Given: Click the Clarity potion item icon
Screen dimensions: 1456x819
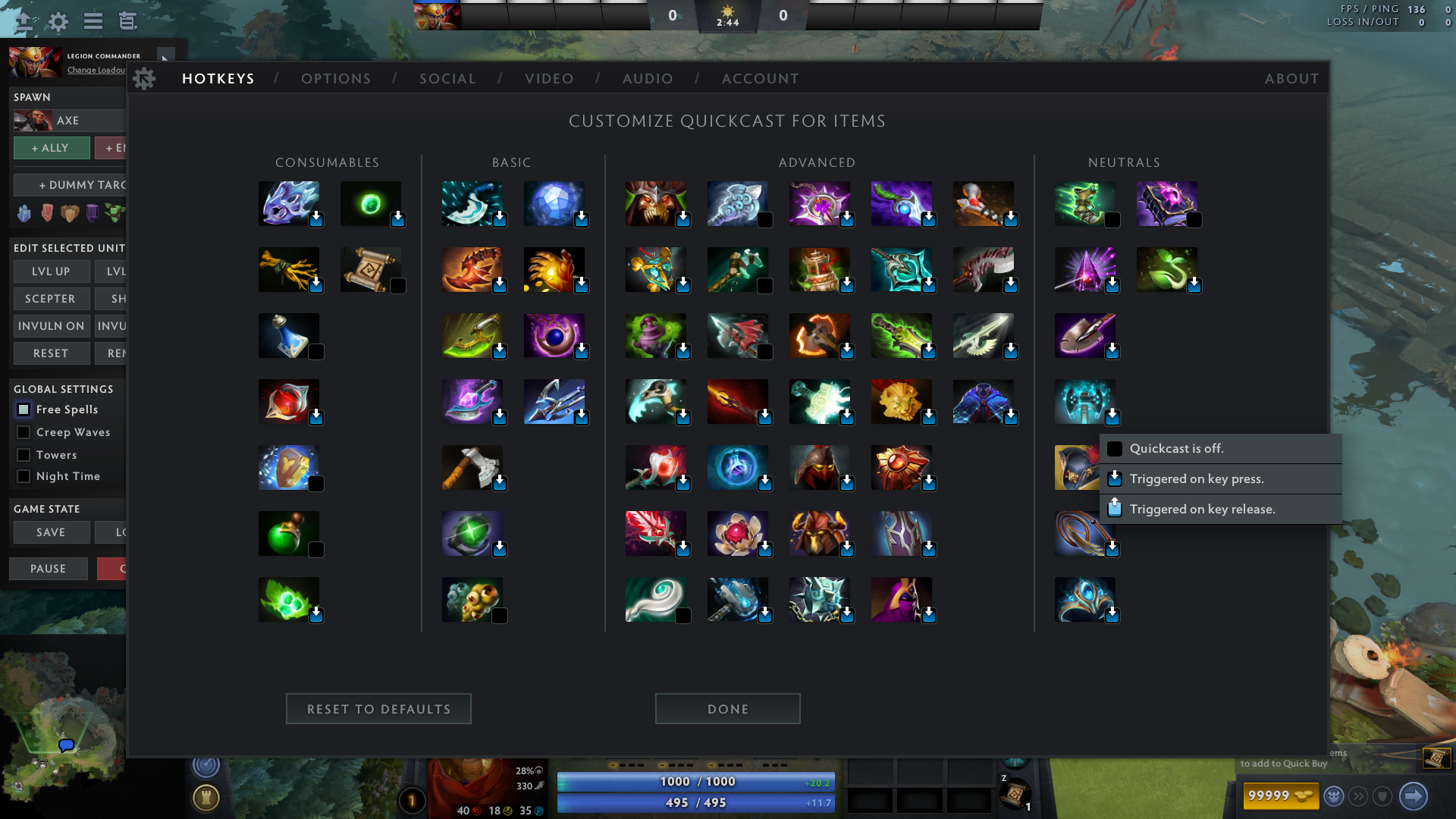Looking at the screenshot, I should coord(290,334).
